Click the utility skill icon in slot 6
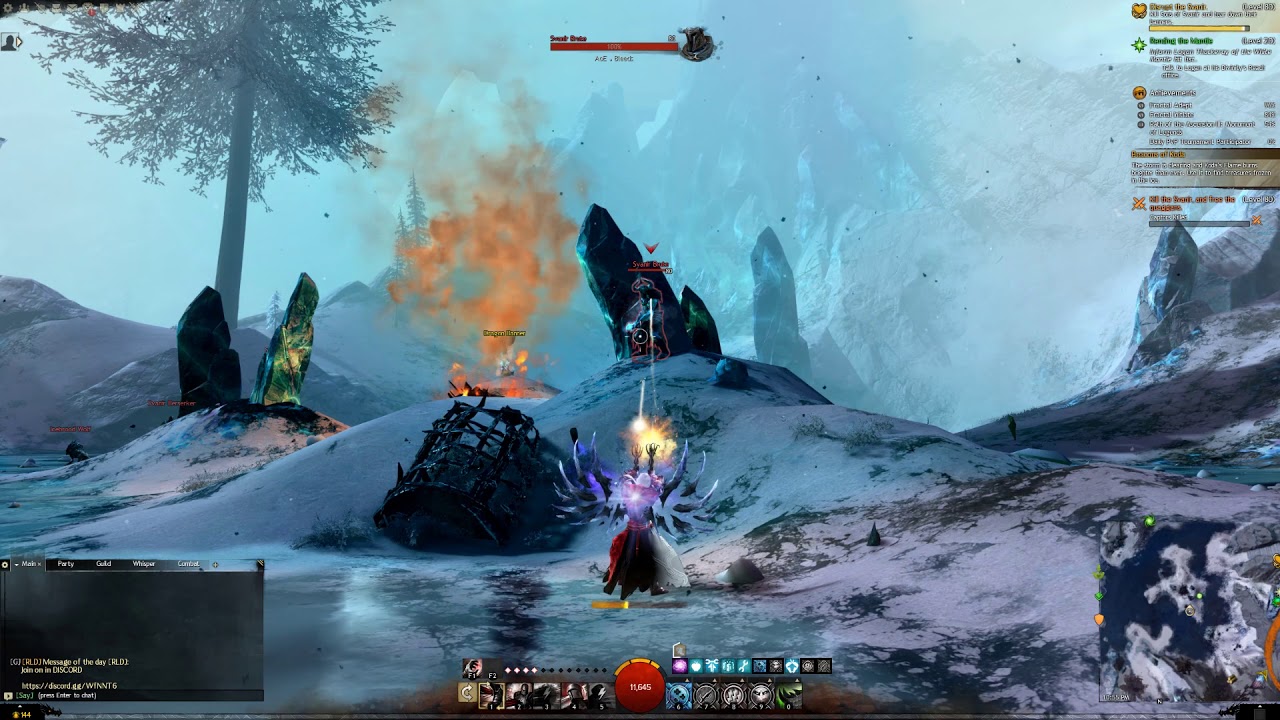This screenshot has height=720, width=1280. [x=677, y=696]
